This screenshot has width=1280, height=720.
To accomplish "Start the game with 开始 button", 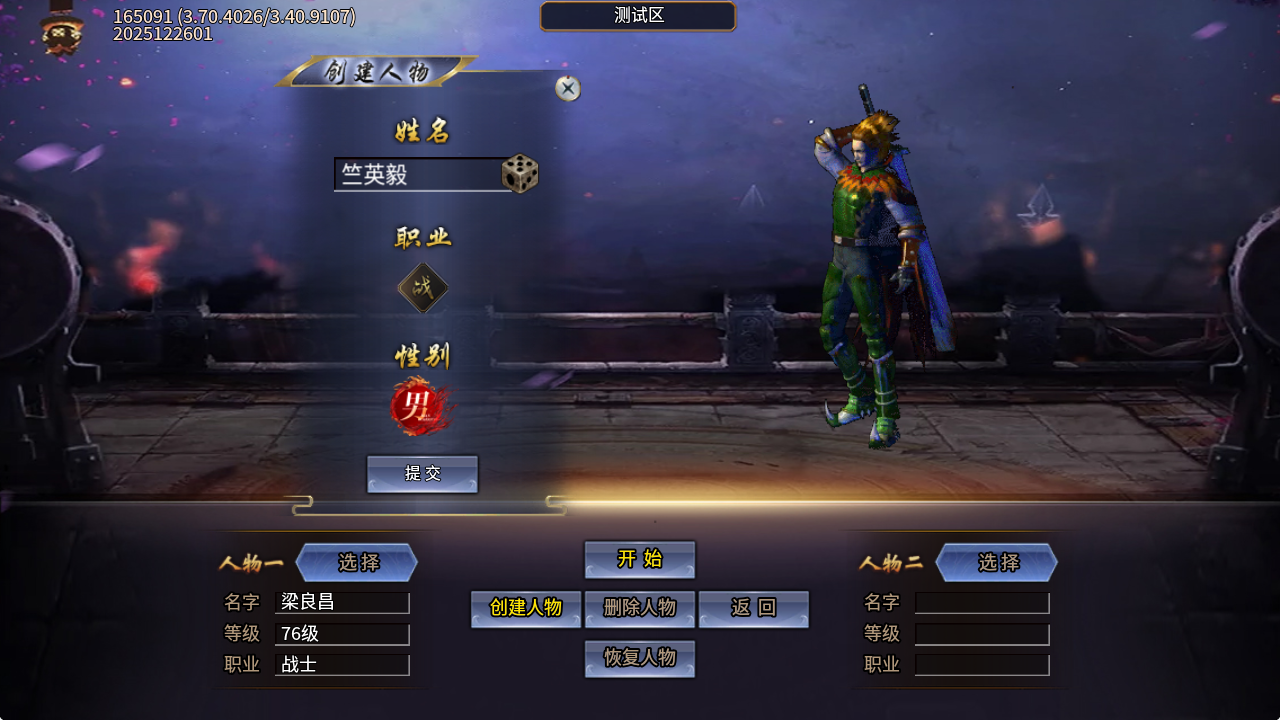I will [x=640, y=559].
